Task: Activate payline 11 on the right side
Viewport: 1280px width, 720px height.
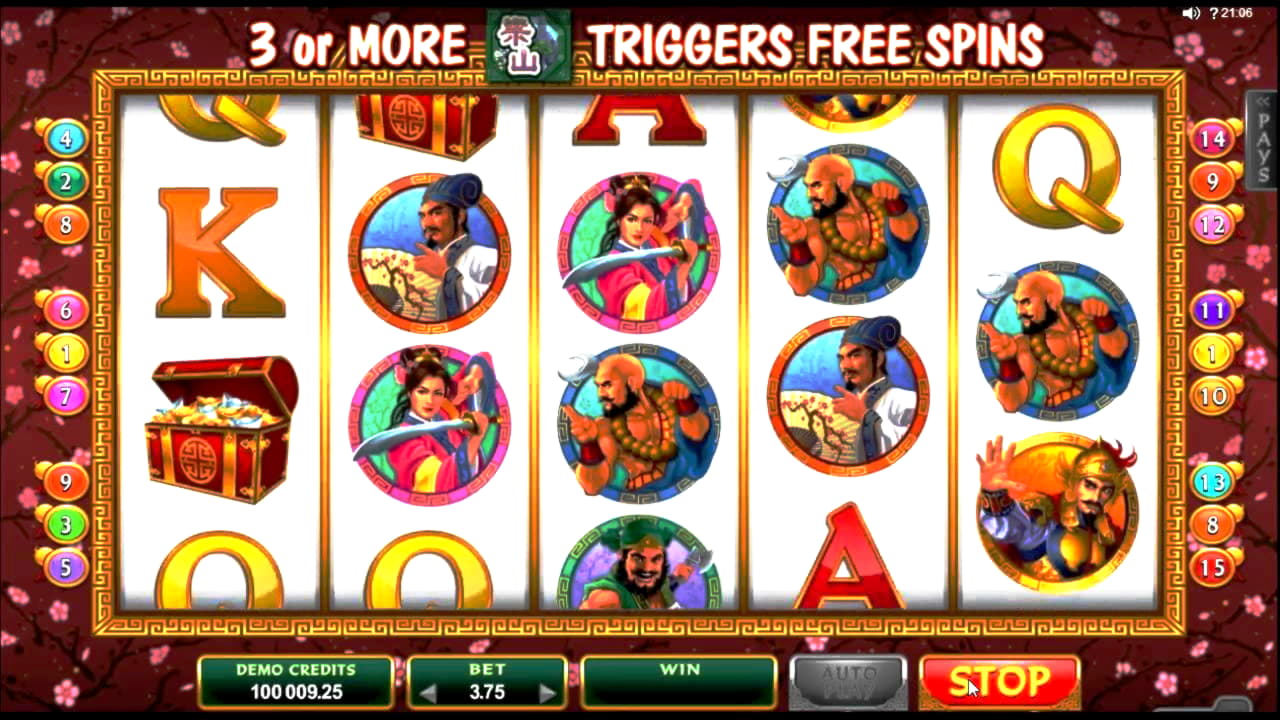Action: [1210, 310]
